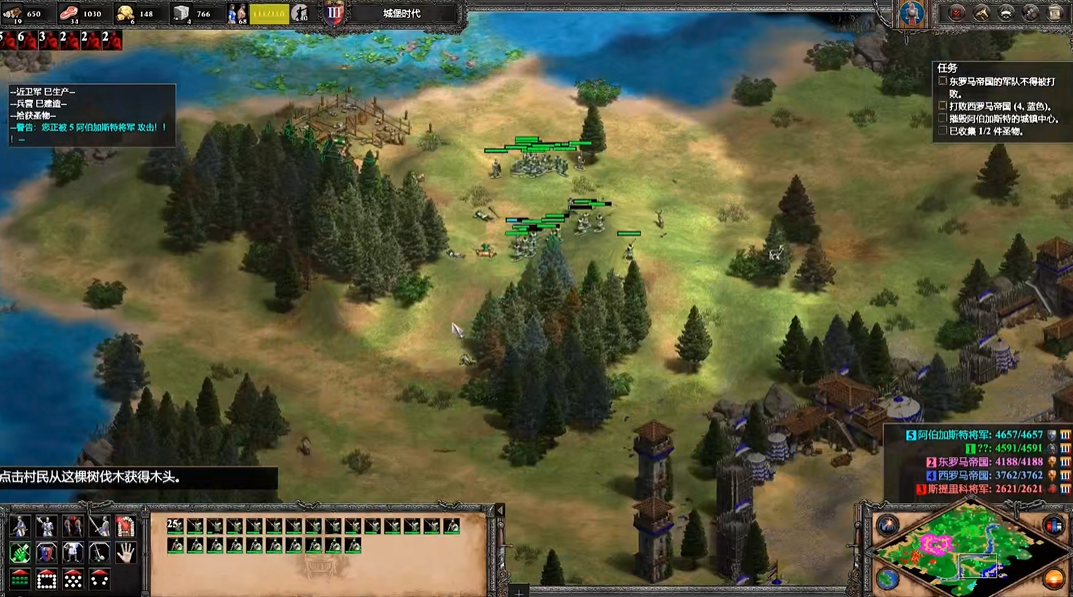
Task: Click the green attack-move command icon
Action: tap(20, 552)
